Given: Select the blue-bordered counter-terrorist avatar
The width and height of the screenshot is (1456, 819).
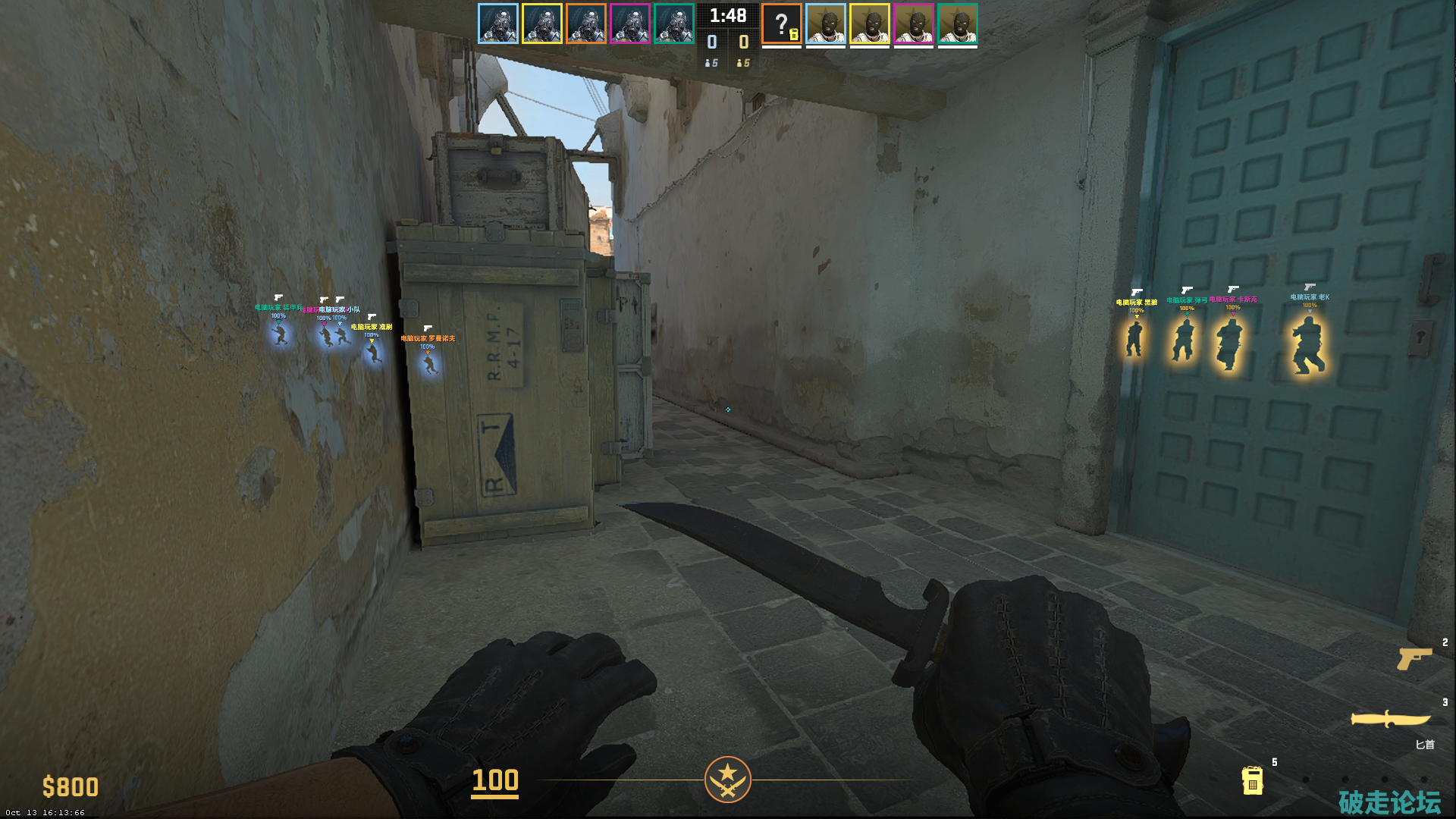Looking at the screenshot, I should coord(498,24).
